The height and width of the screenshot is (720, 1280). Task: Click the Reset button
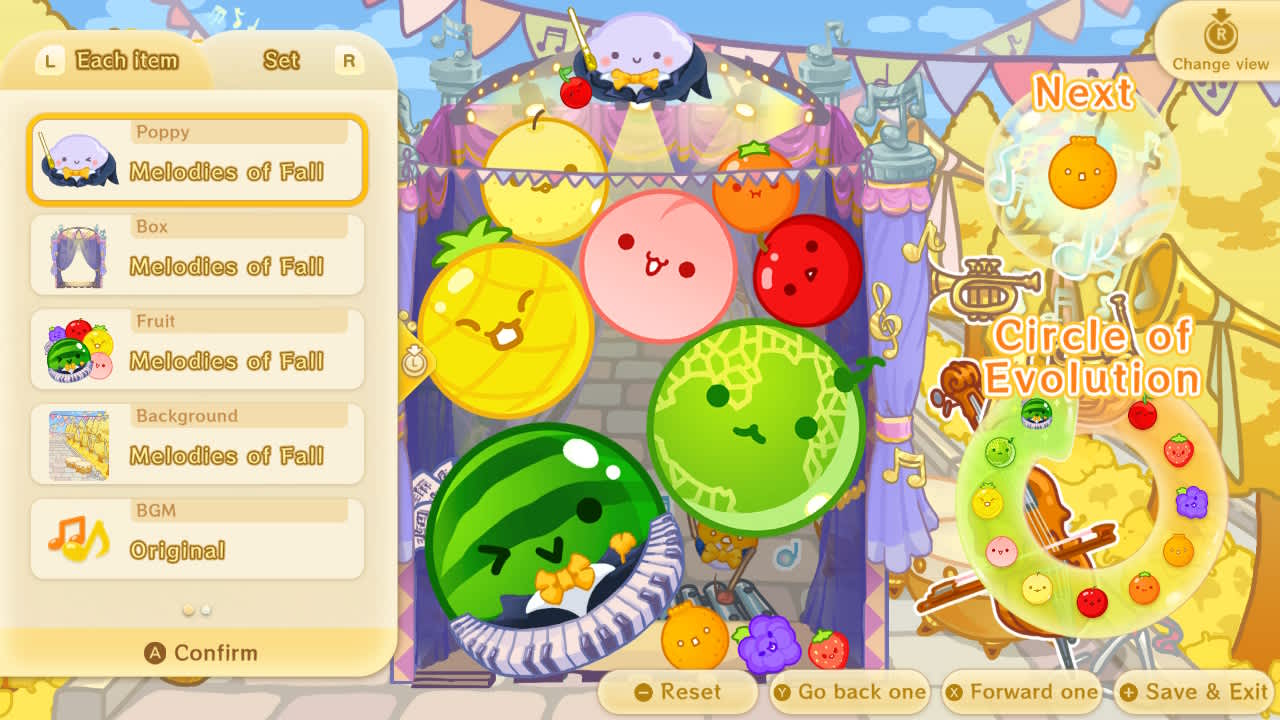click(x=679, y=691)
